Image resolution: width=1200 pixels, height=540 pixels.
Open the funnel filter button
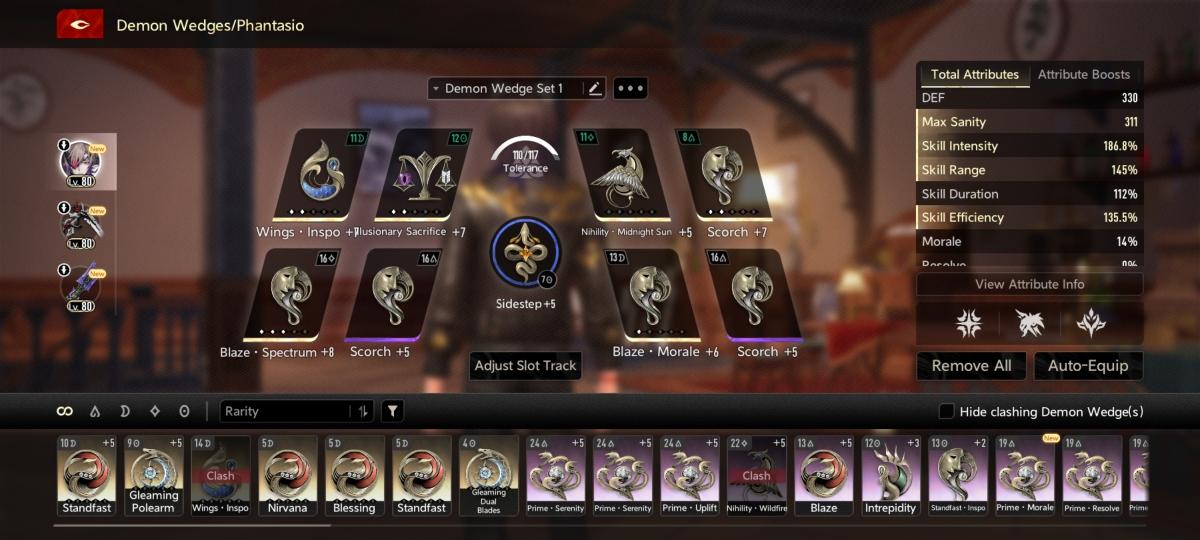coord(393,411)
